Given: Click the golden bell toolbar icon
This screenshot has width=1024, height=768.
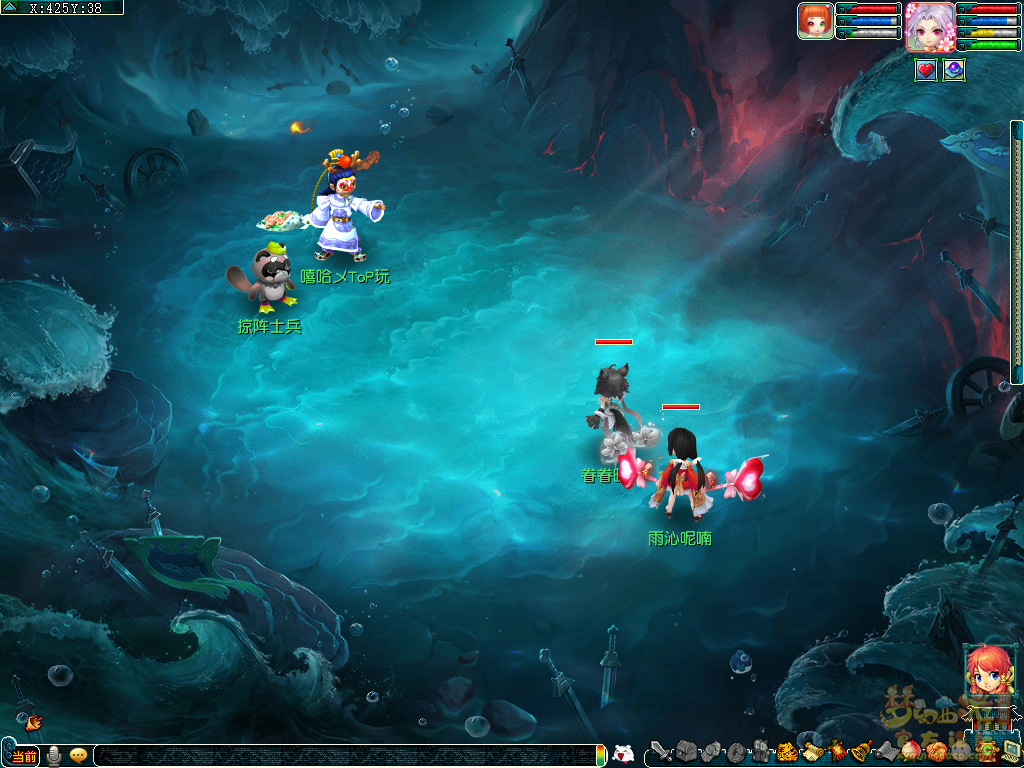Looking at the screenshot, I should click(x=860, y=752).
